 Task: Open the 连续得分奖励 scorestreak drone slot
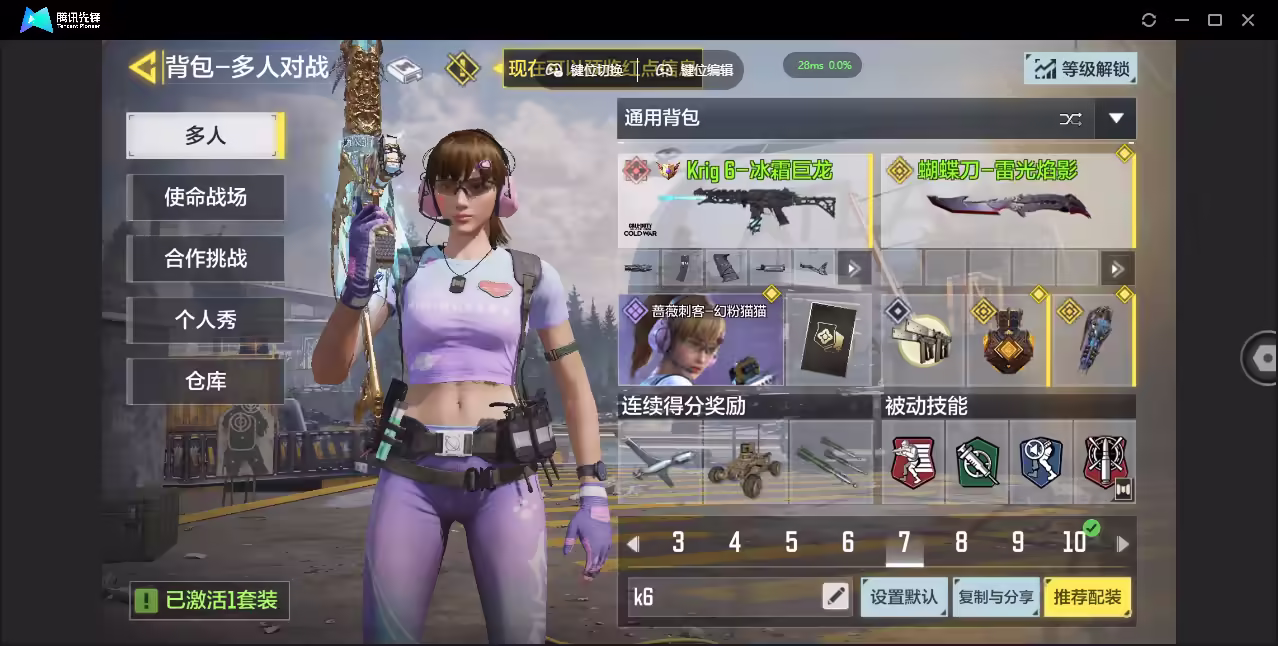click(x=659, y=461)
